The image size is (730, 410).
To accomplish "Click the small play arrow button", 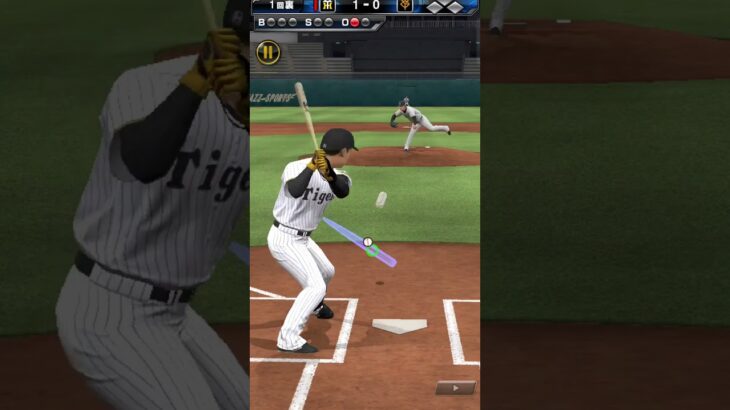I will click(x=455, y=387).
